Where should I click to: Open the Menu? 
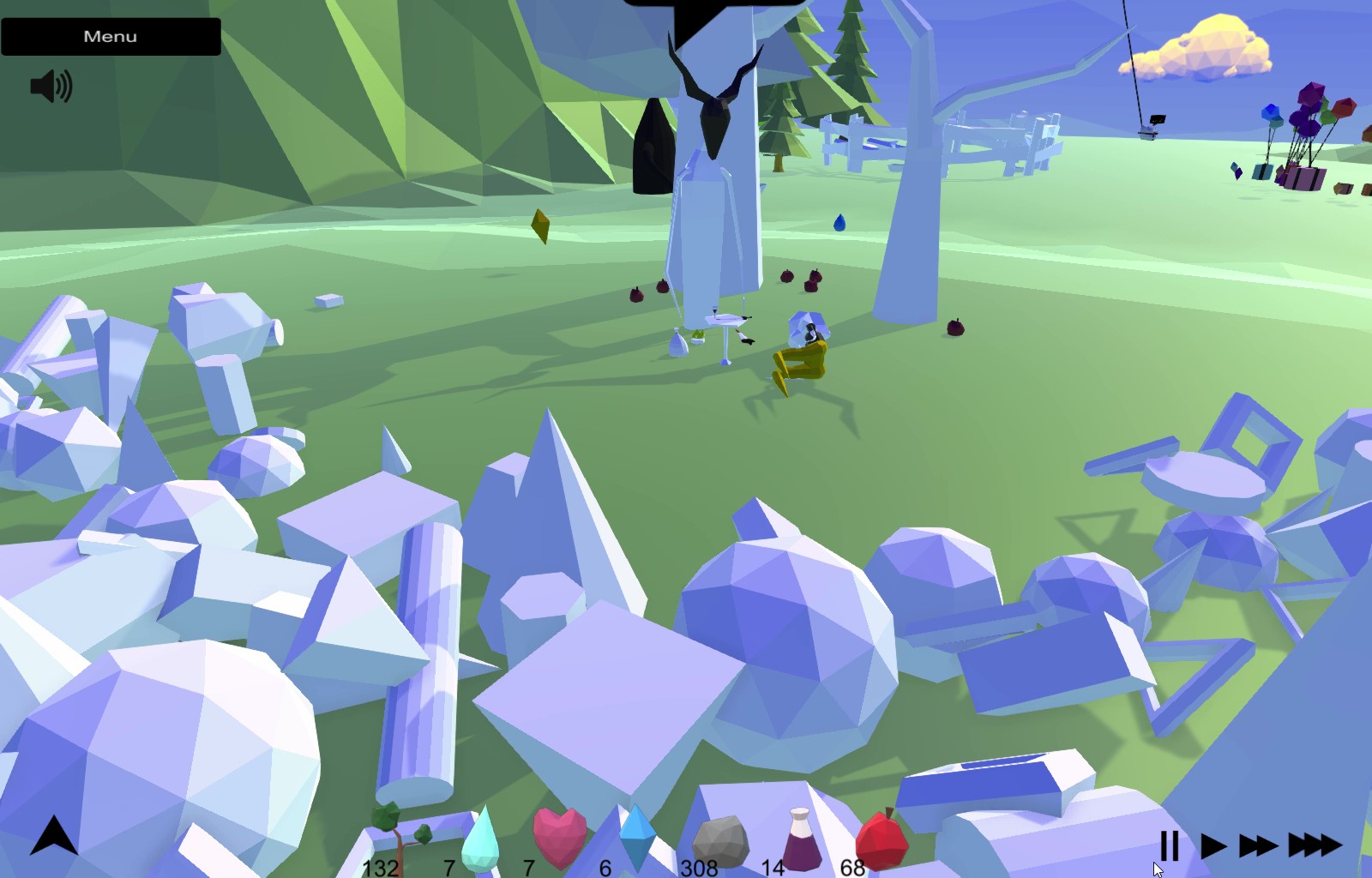click(x=109, y=35)
